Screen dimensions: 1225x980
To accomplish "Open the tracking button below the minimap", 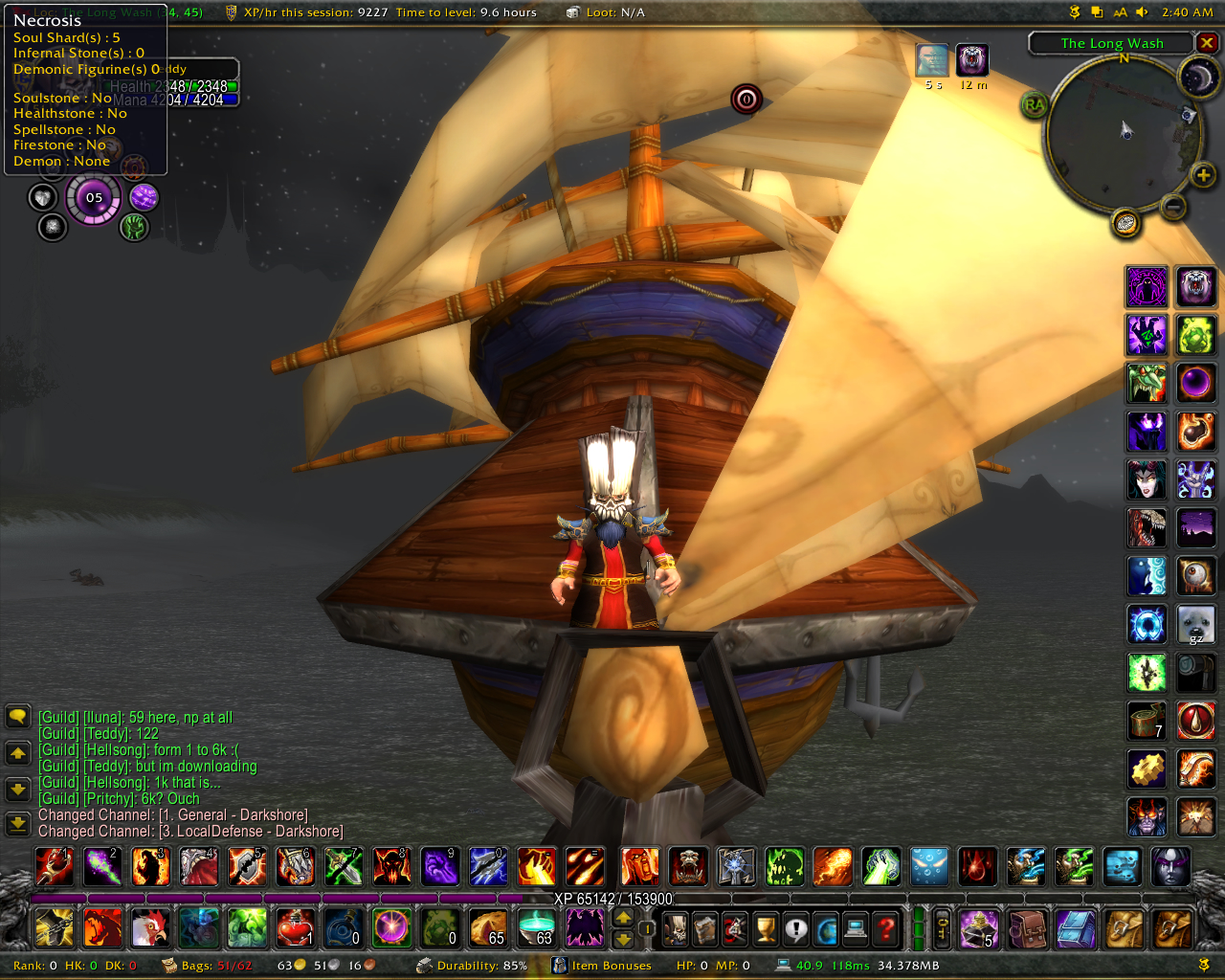I will pos(1126,224).
